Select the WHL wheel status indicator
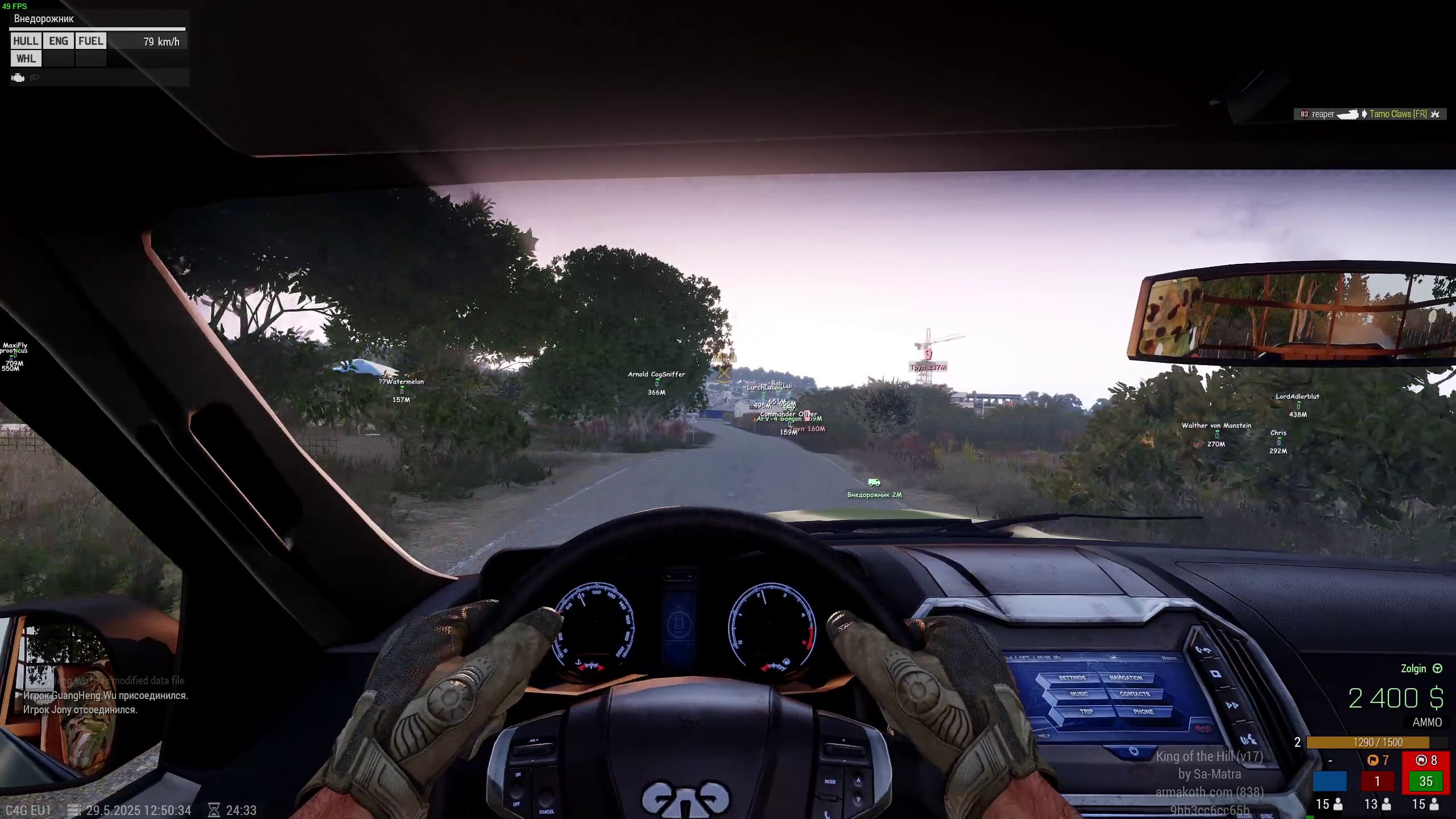 26,59
